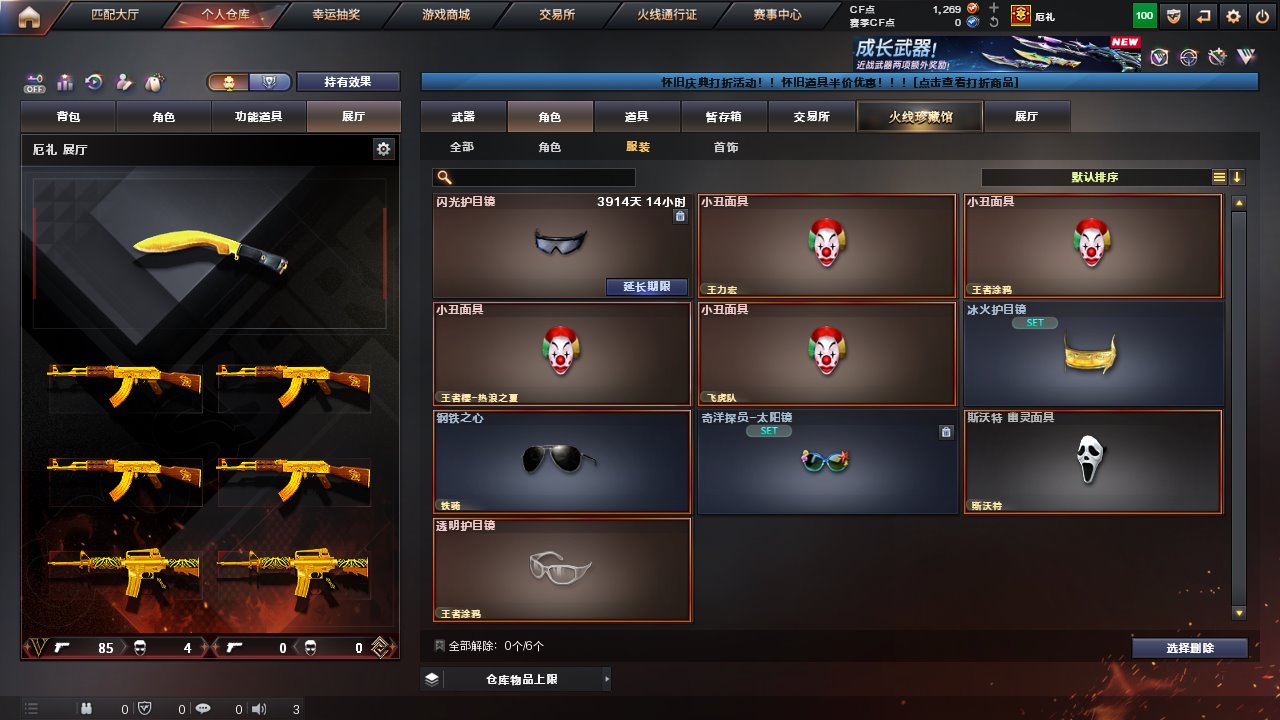The image size is (1280, 720).
Task: Select the 背包 backpack tab
Action: click(69, 117)
